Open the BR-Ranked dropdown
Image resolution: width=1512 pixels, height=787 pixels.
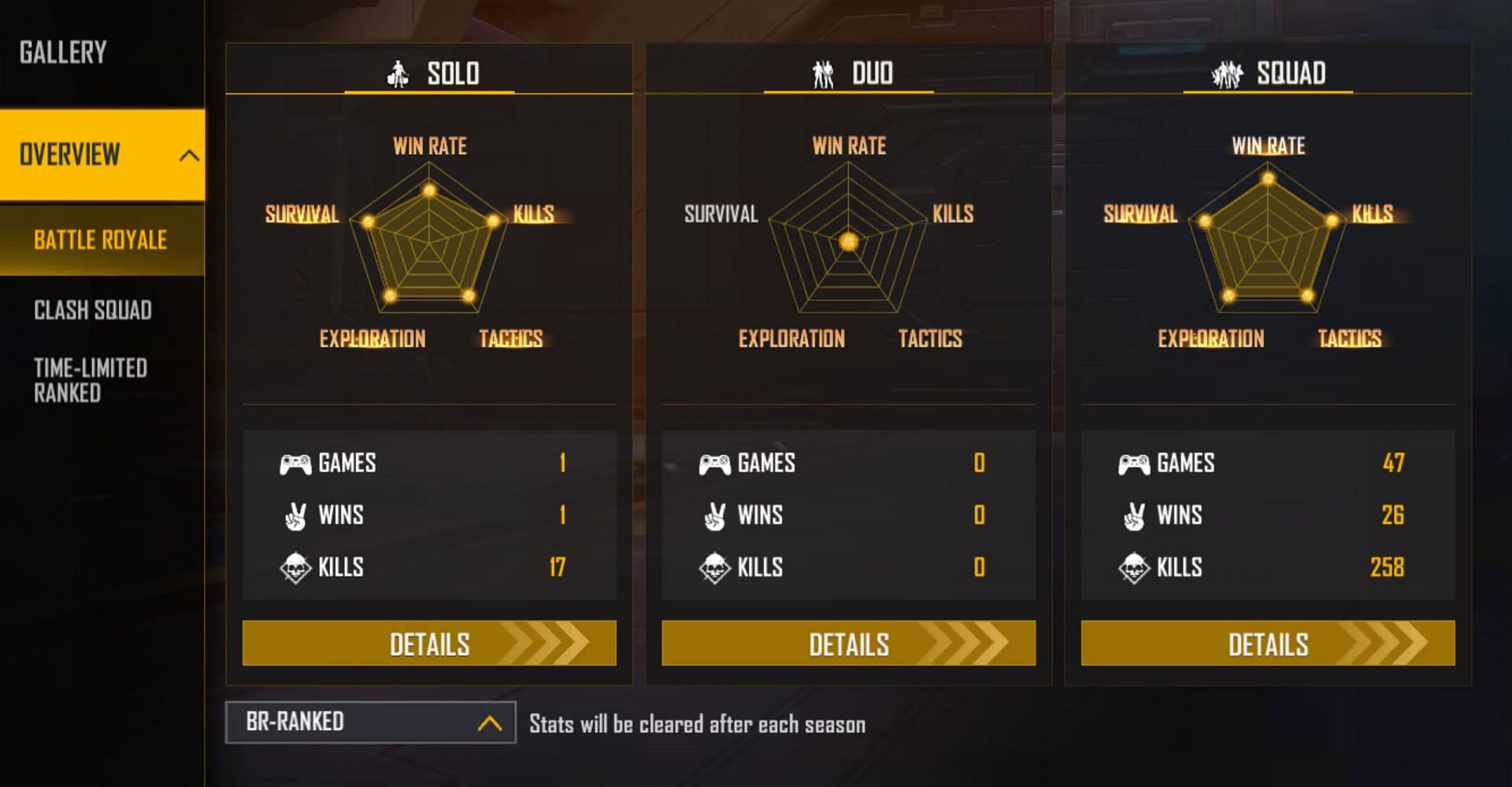(x=370, y=722)
